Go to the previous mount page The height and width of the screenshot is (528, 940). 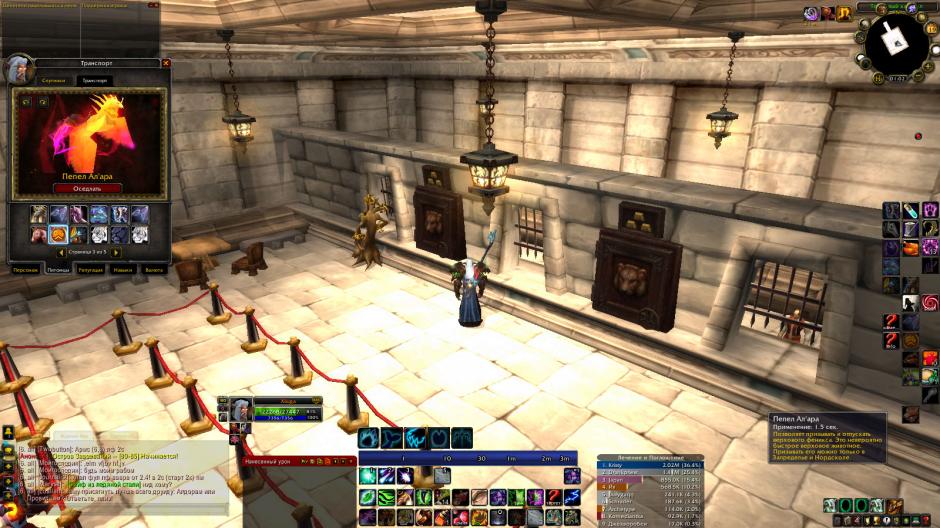coord(61,253)
